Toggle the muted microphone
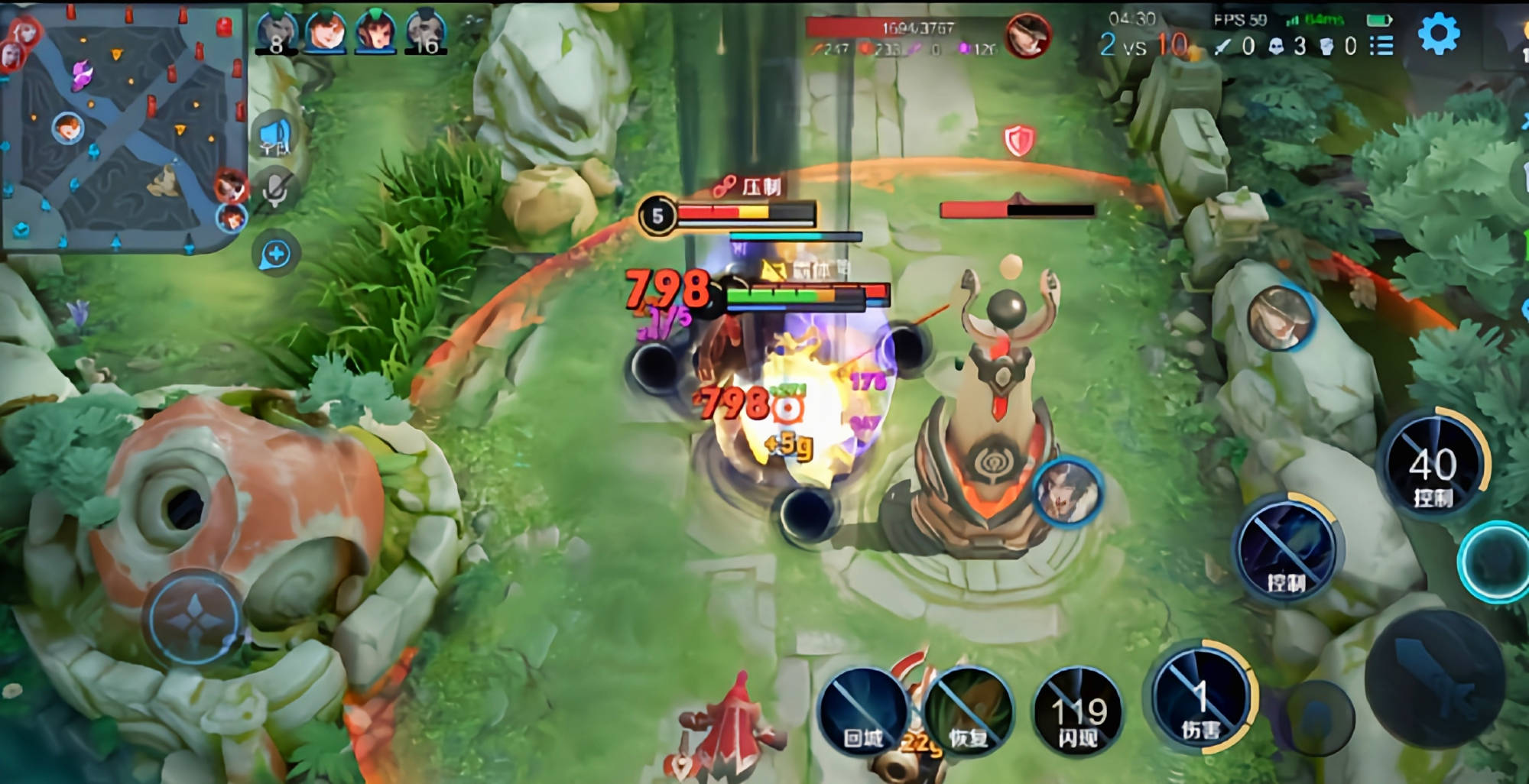The width and height of the screenshot is (1529, 784). coord(274,191)
